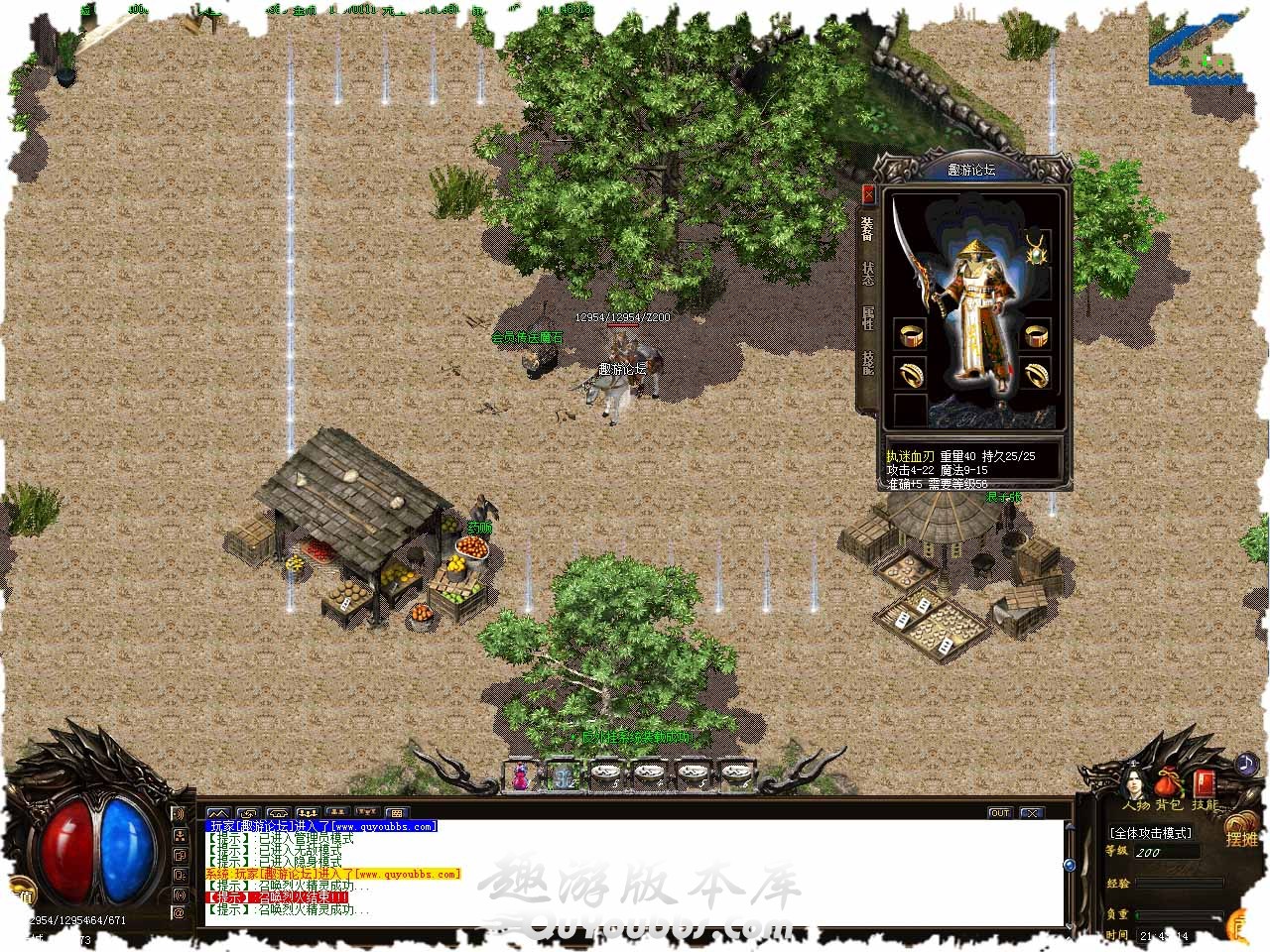This screenshot has width=1270, height=952.
Task: Open the minimap in the corner
Action: [x=1199, y=50]
